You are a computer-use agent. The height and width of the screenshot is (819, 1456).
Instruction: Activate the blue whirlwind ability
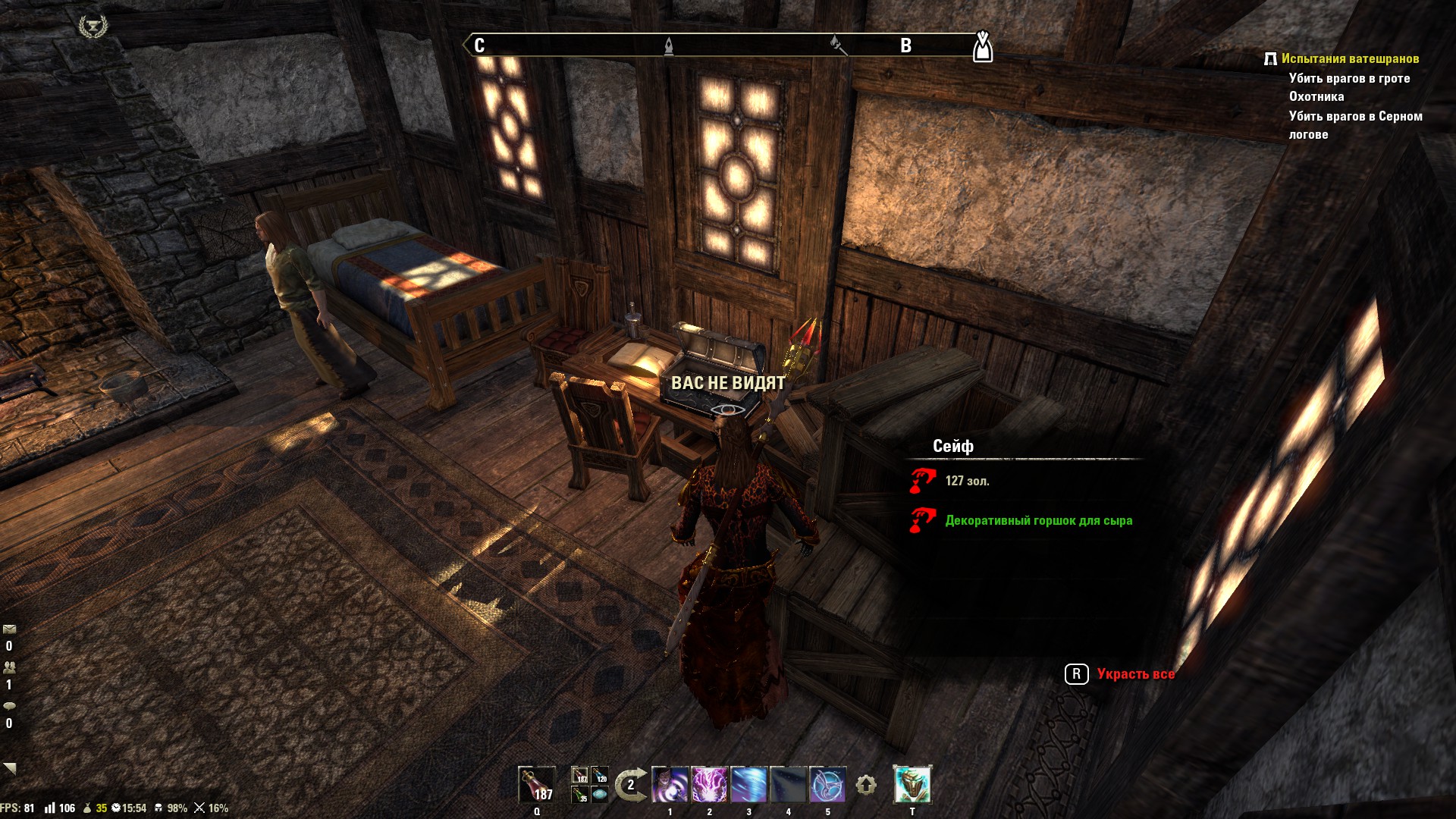point(748,785)
